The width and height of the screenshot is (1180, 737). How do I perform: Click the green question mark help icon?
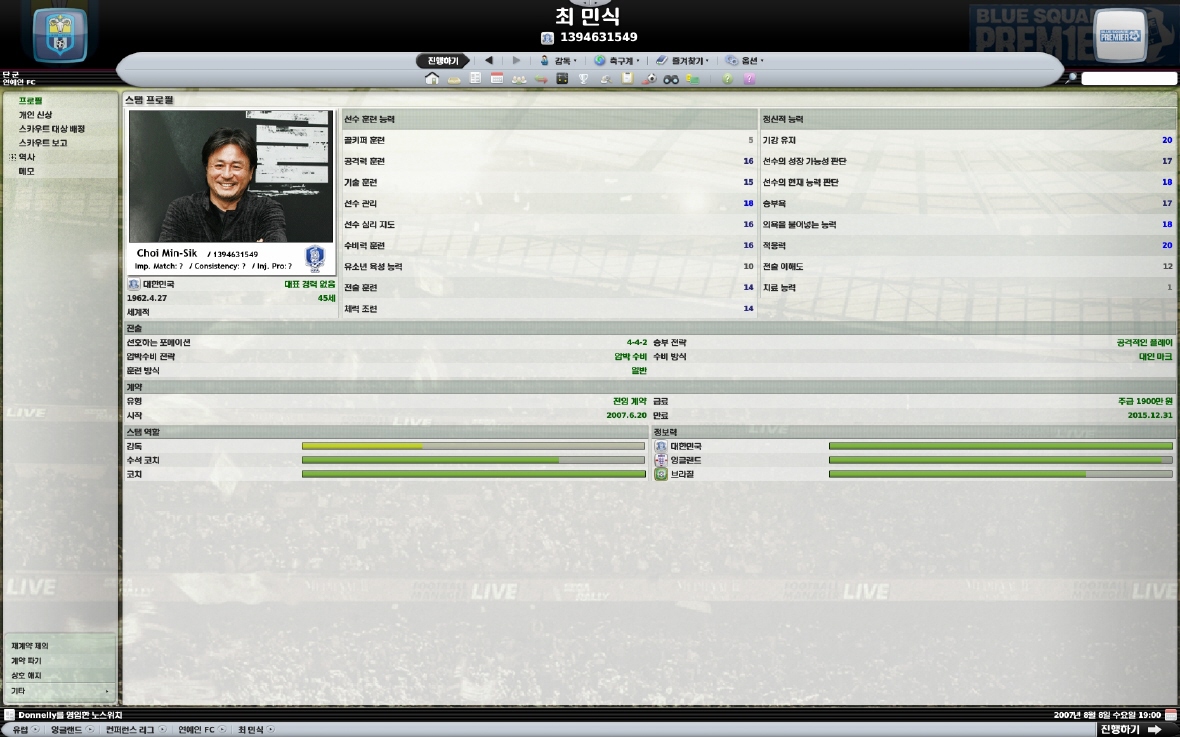[x=727, y=79]
